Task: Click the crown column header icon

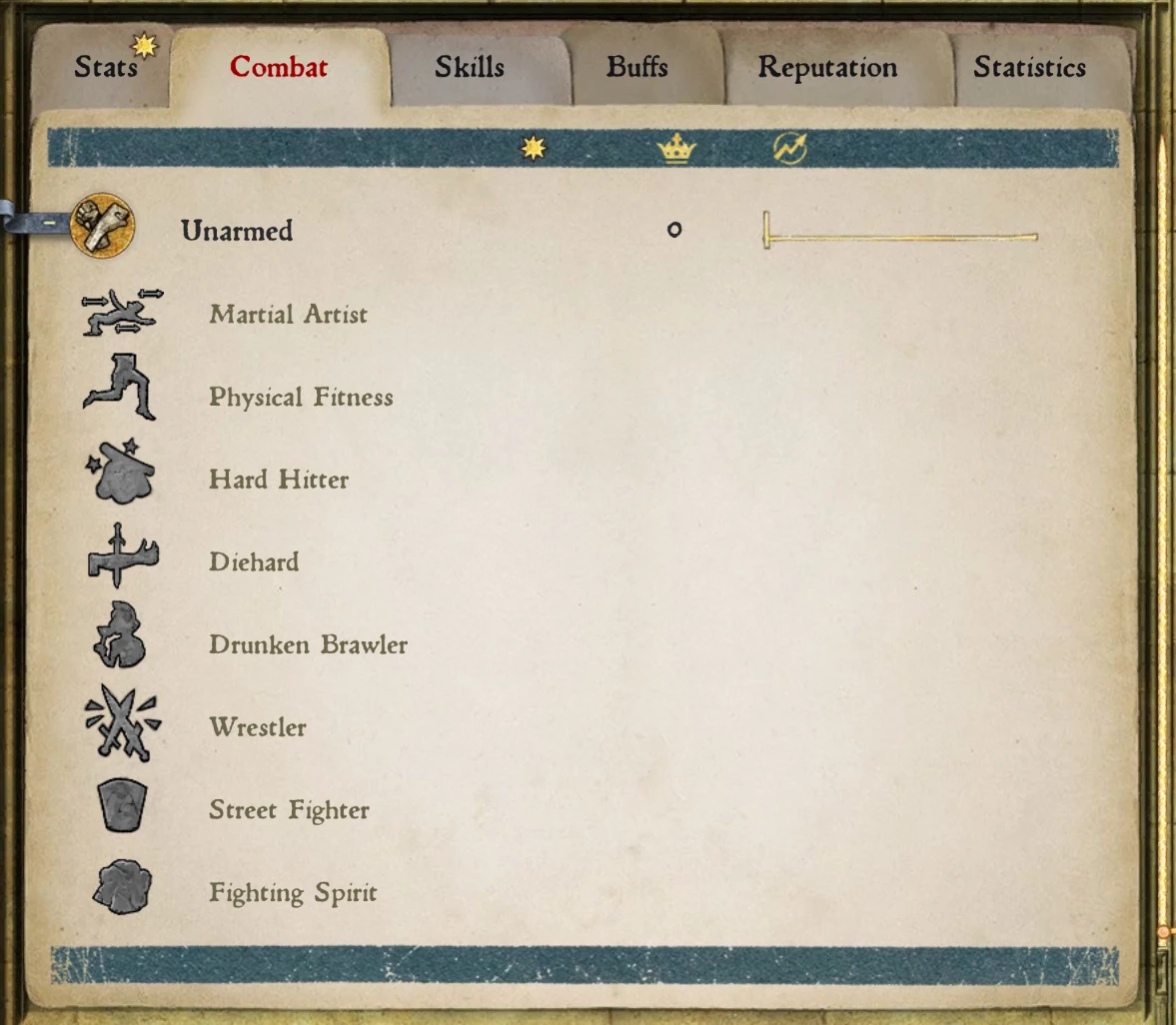Action: point(676,149)
